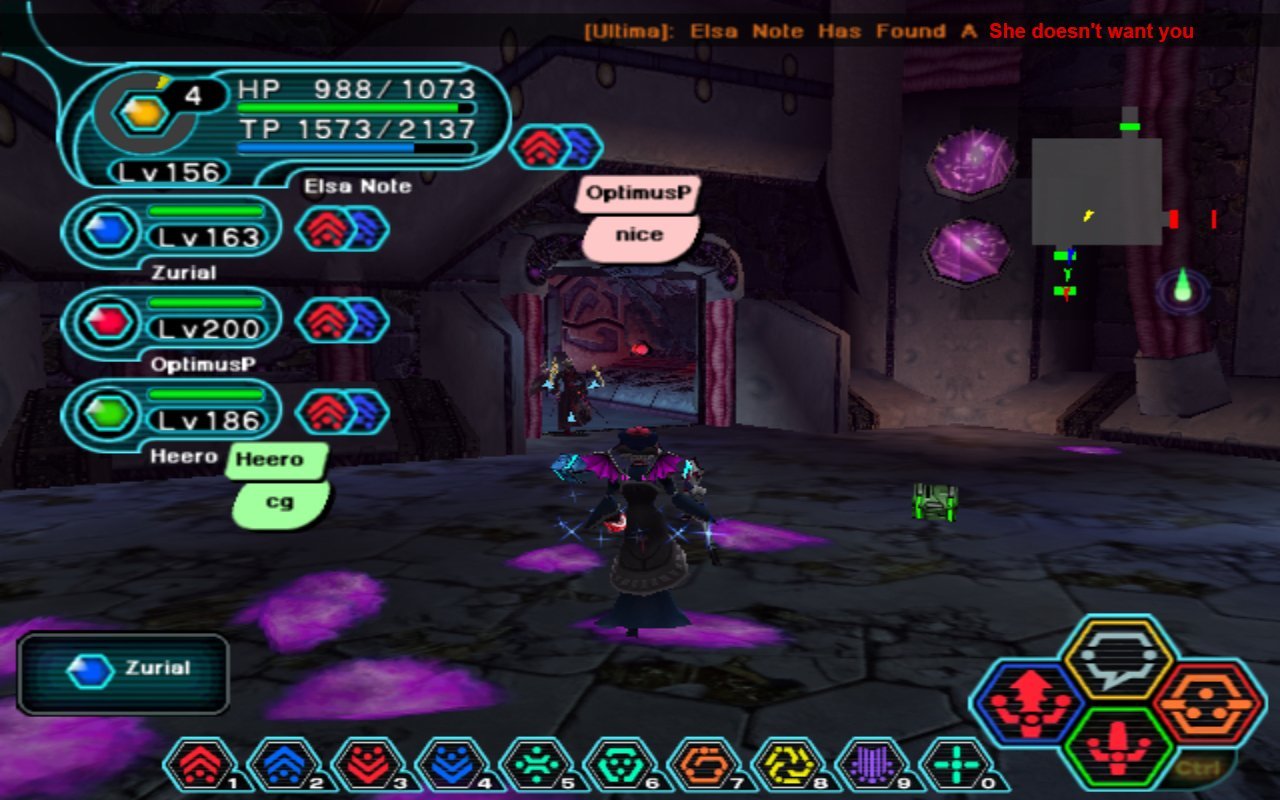
Task: Select party member Heero's status panel
Action: coord(172,414)
